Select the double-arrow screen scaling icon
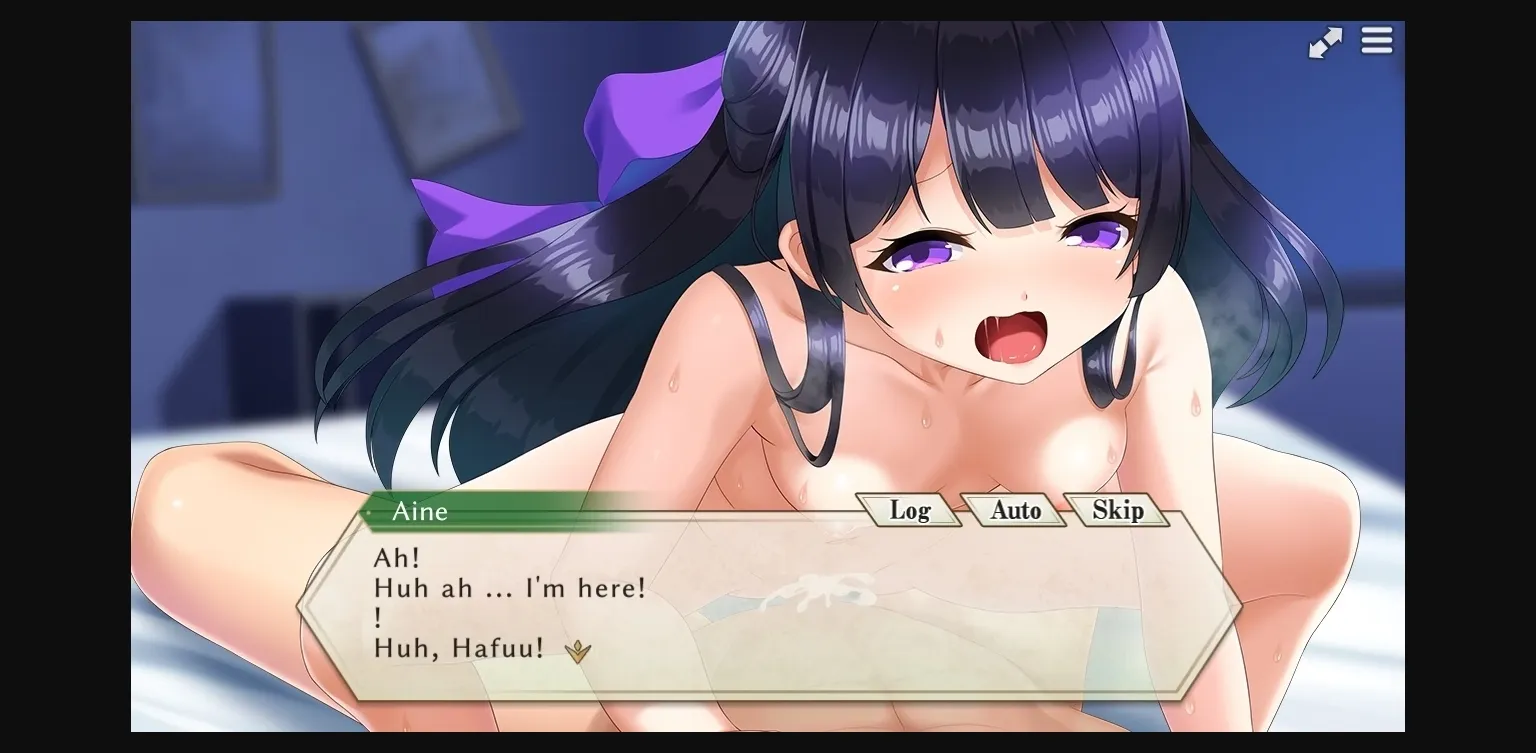Screen dimensions: 1536x753 pyautogui.click(x=1325, y=41)
